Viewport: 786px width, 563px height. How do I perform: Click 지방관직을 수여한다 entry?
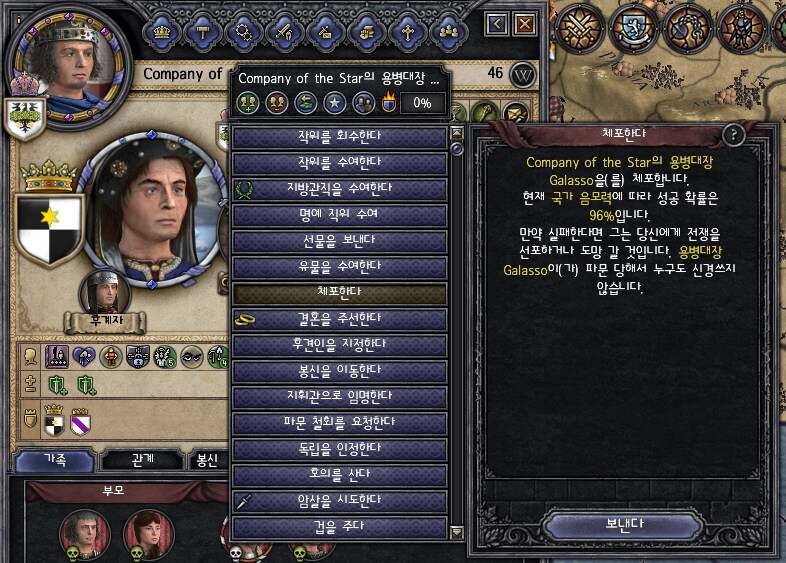pyautogui.click(x=340, y=189)
